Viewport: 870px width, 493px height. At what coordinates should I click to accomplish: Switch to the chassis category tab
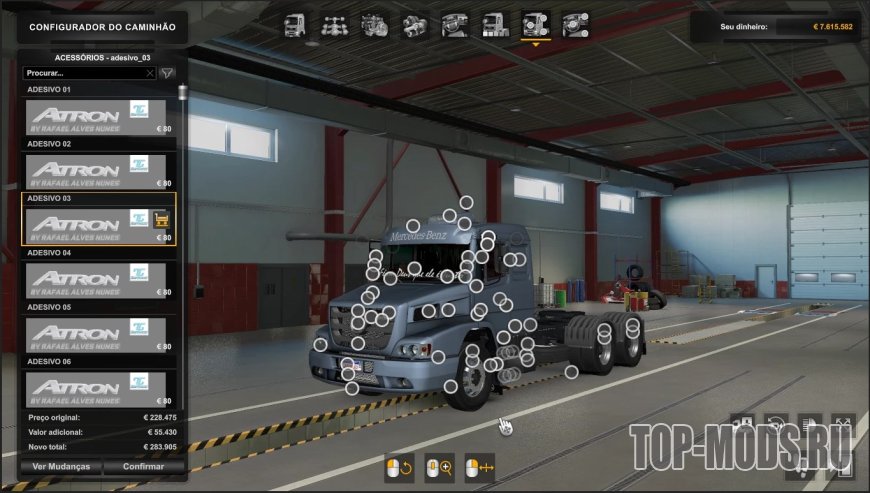click(334, 24)
